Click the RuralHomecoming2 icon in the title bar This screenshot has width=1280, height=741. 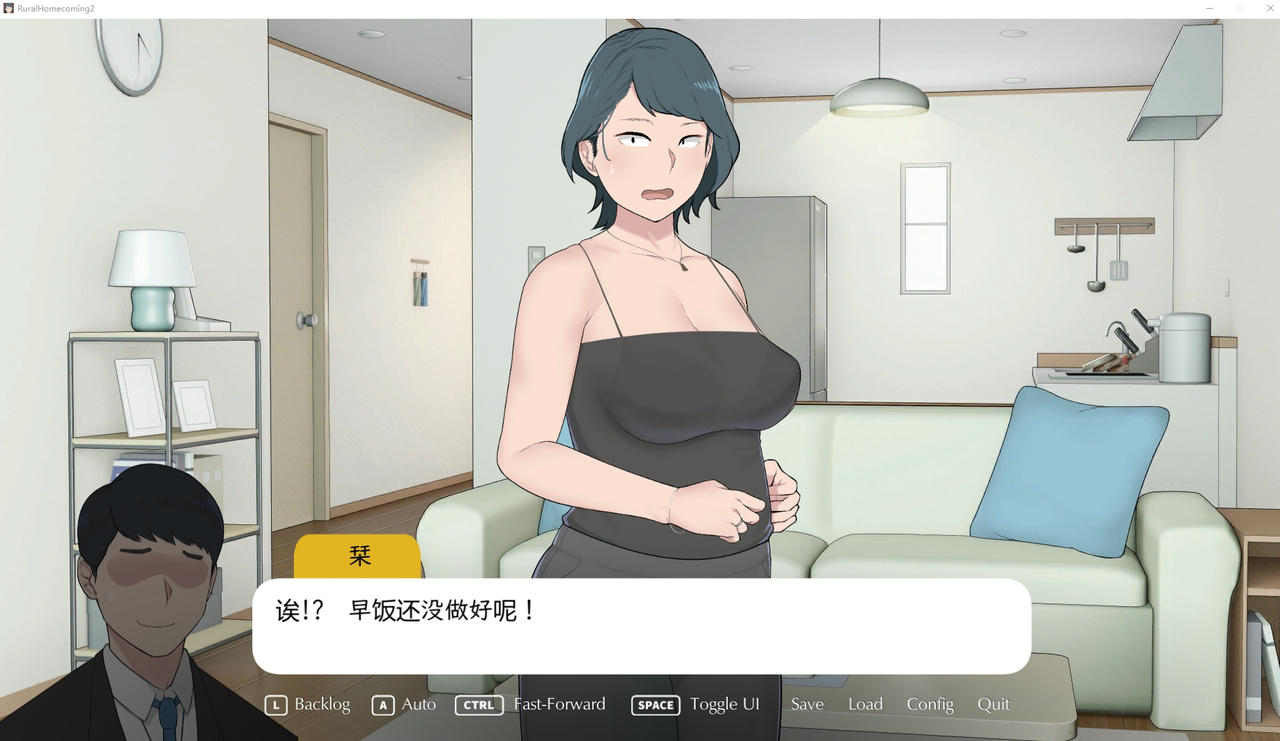coord(10,7)
